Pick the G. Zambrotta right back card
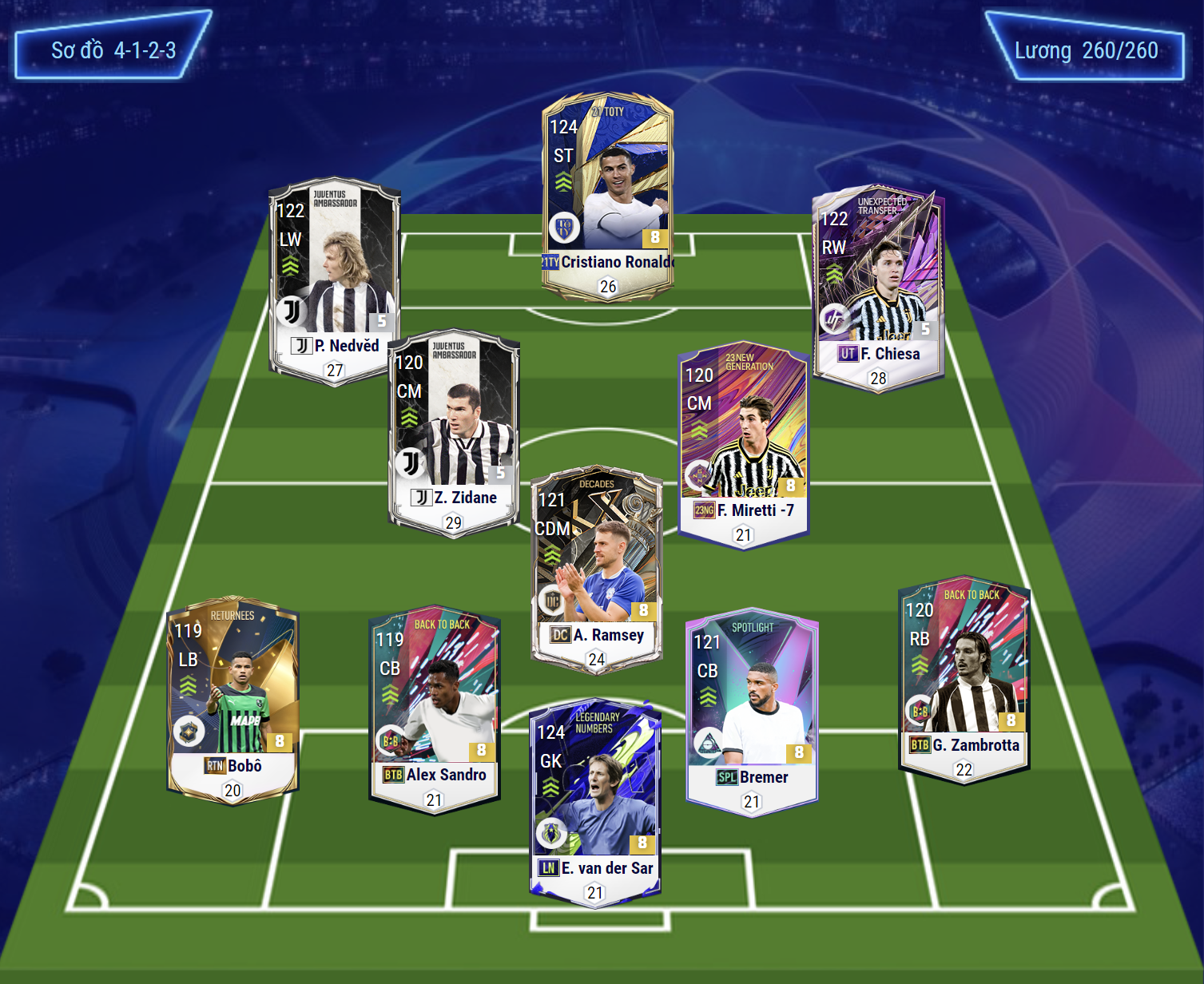Viewport: 1204px width, 984px height. coord(964,679)
